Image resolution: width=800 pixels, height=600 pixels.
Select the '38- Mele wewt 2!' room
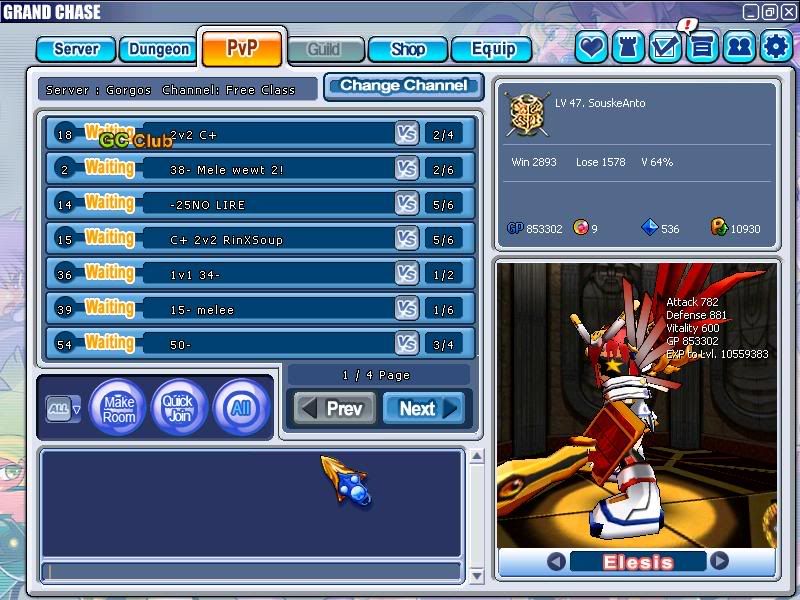click(258, 169)
